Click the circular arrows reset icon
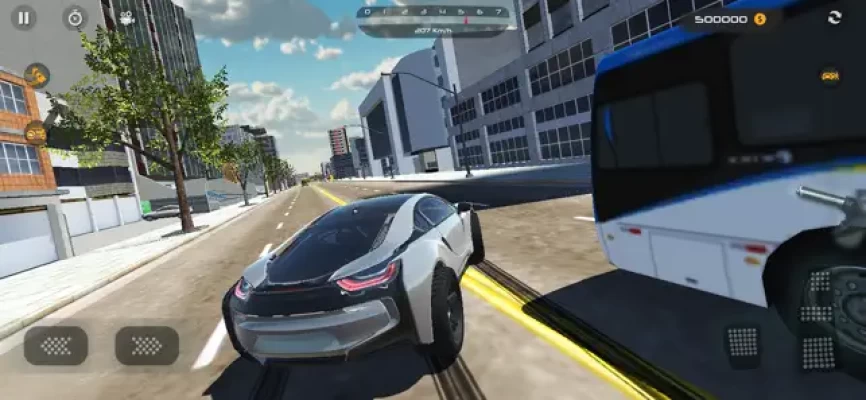866x400 pixels. 834,17
